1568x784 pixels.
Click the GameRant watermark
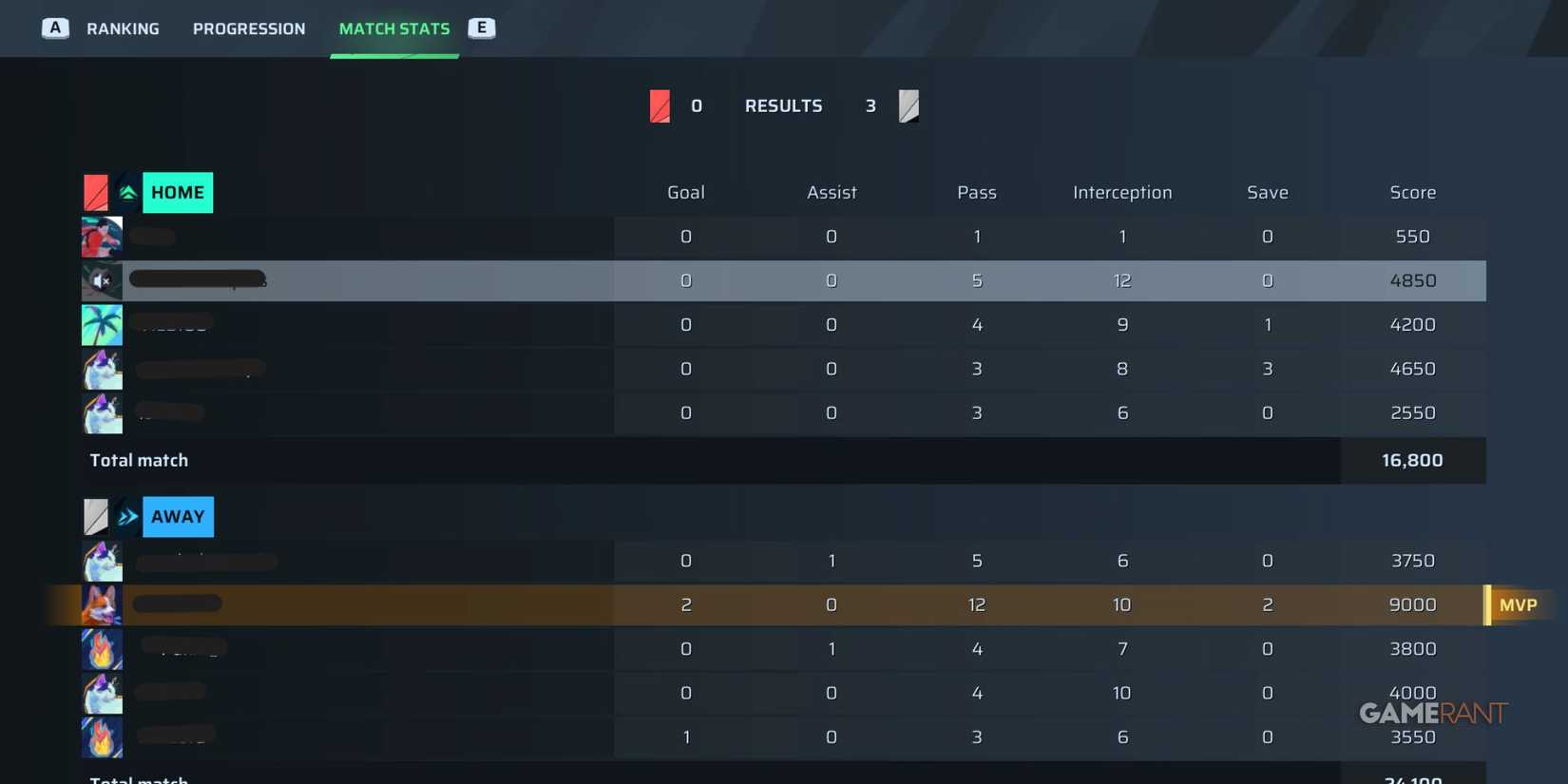pyautogui.click(x=1432, y=713)
